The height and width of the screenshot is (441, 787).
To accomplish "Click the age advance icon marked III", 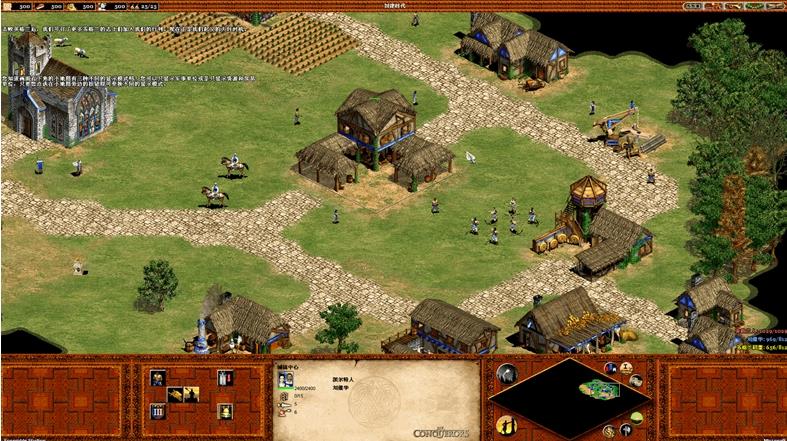I will click(x=157, y=411).
